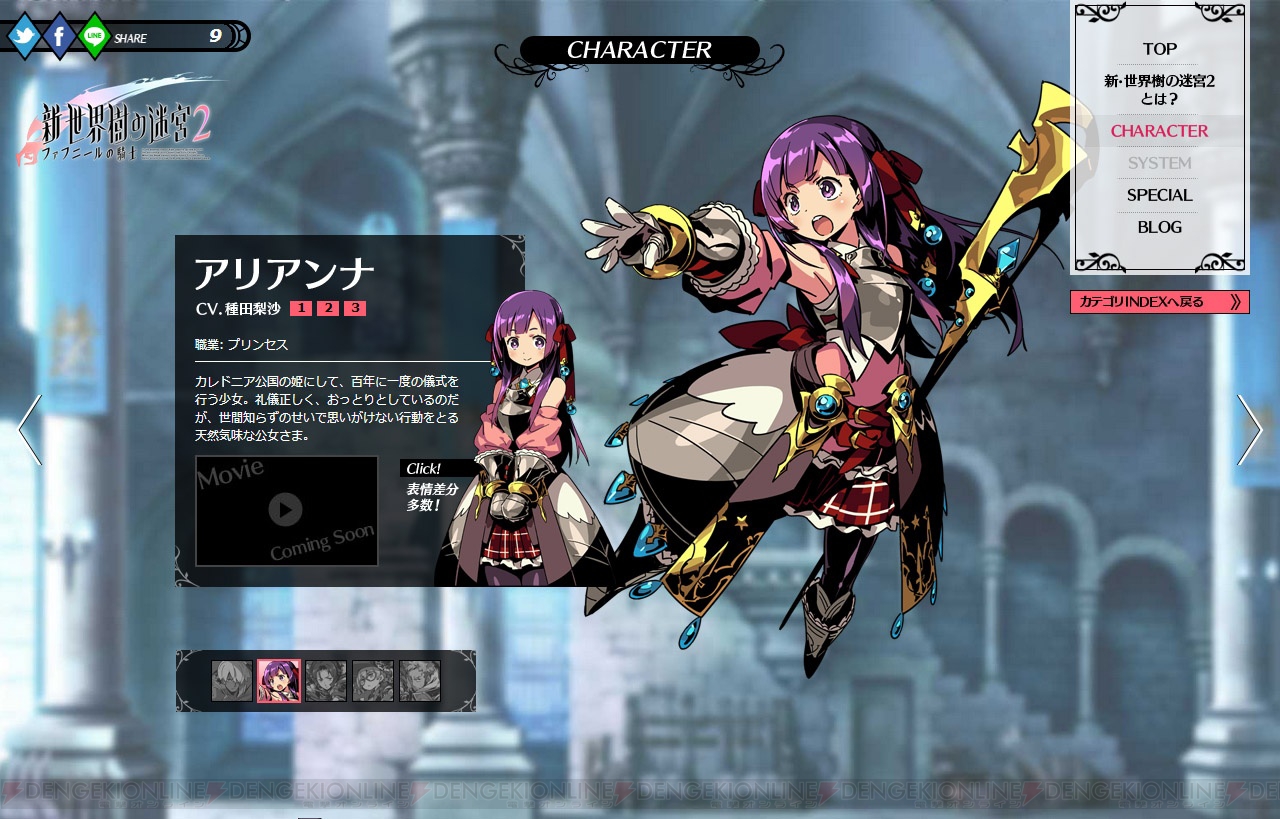Share the page on Twitter
Image resolution: width=1280 pixels, height=819 pixels.
24,37
